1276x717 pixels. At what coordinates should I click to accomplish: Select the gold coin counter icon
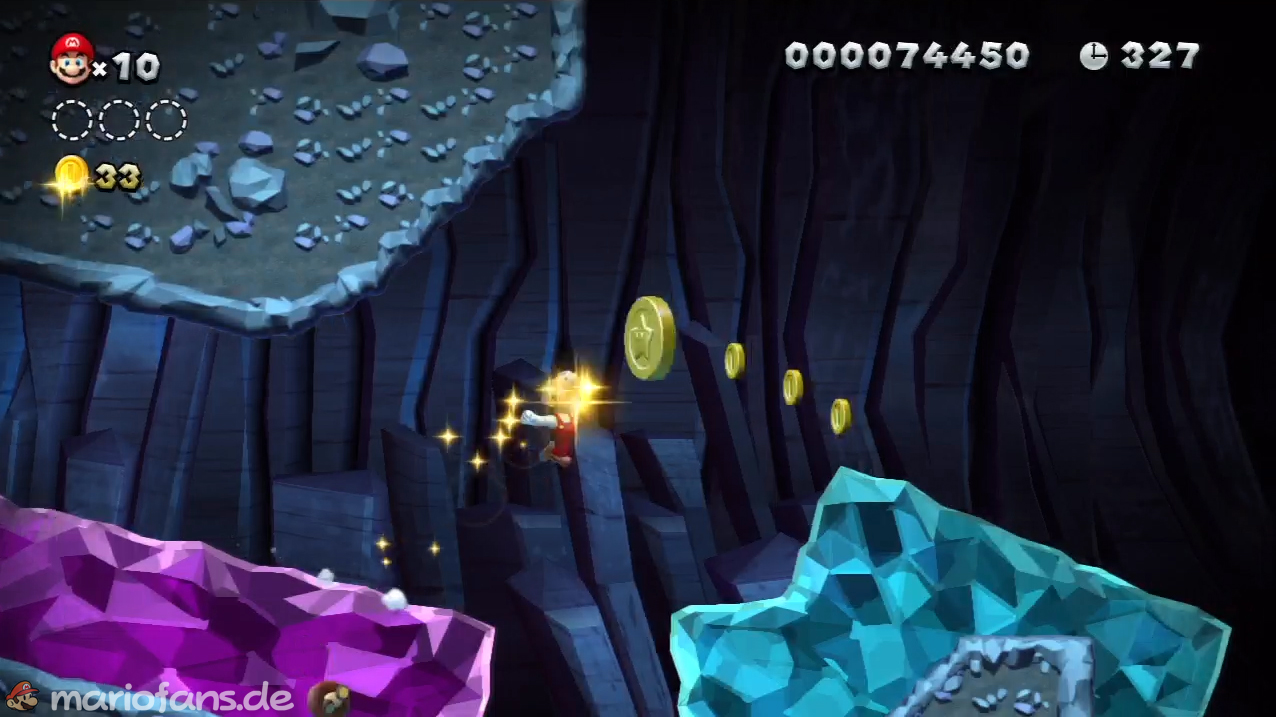71,176
